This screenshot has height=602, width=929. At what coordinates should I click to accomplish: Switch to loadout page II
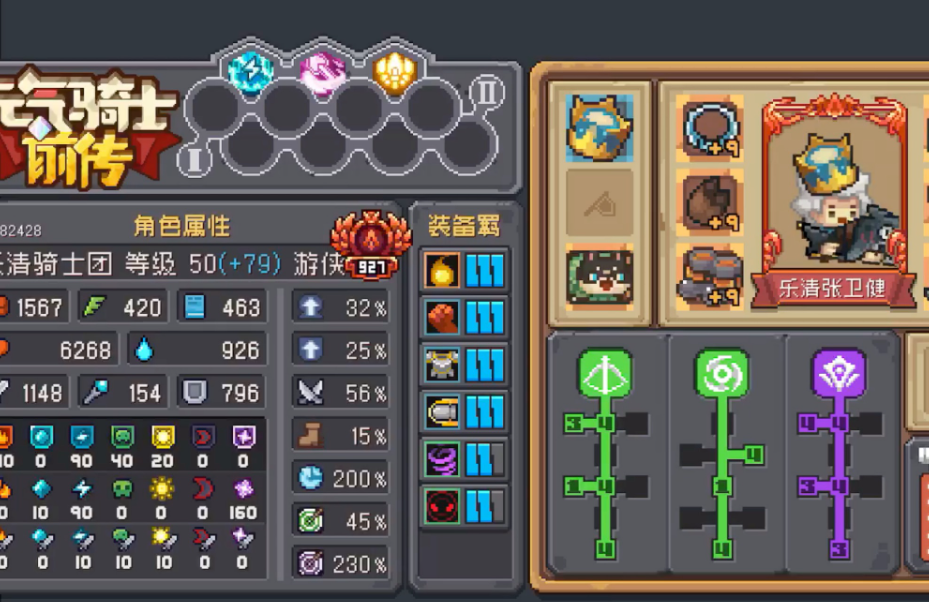(x=487, y=93)
